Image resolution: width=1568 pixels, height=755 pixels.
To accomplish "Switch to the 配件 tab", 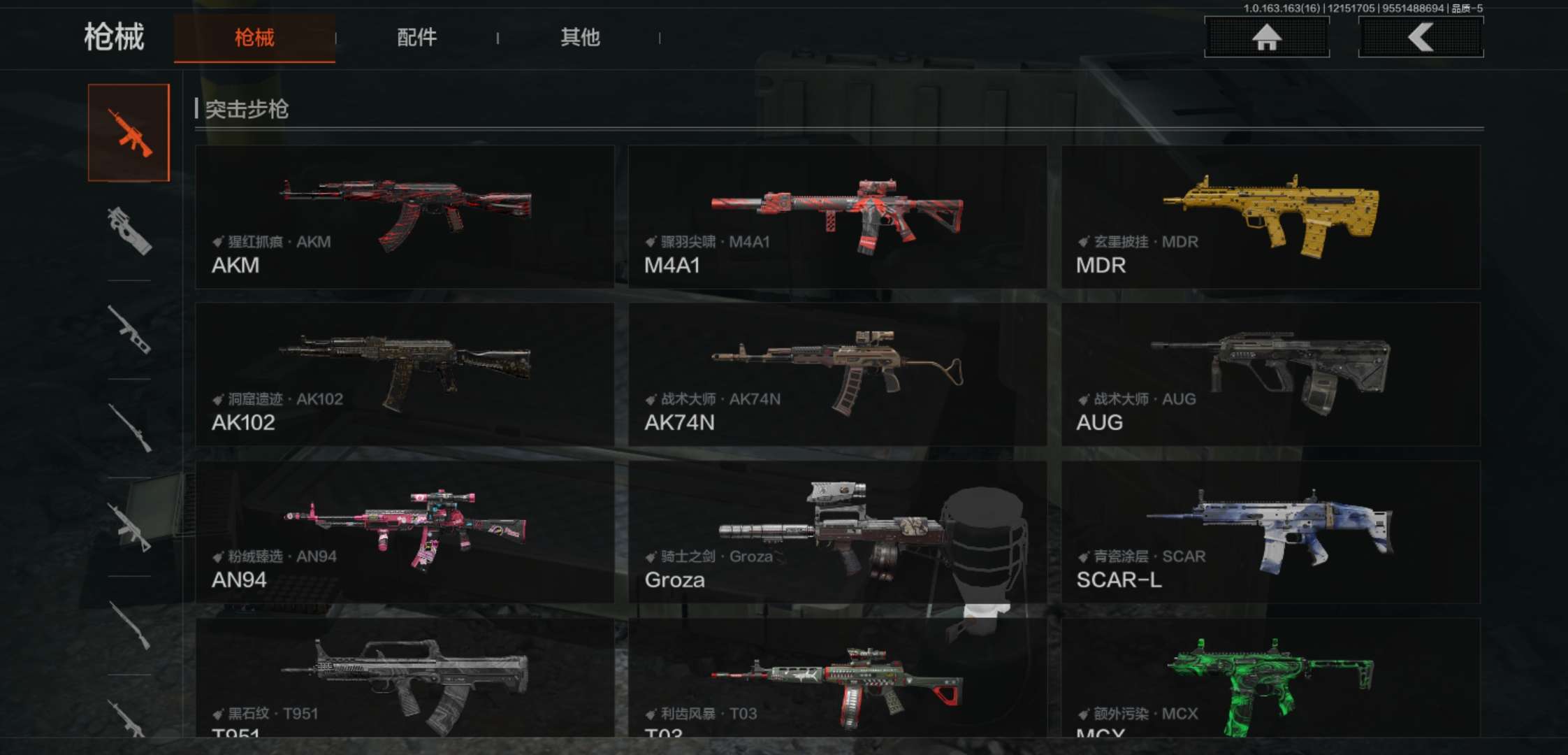I will coord(416,38).
